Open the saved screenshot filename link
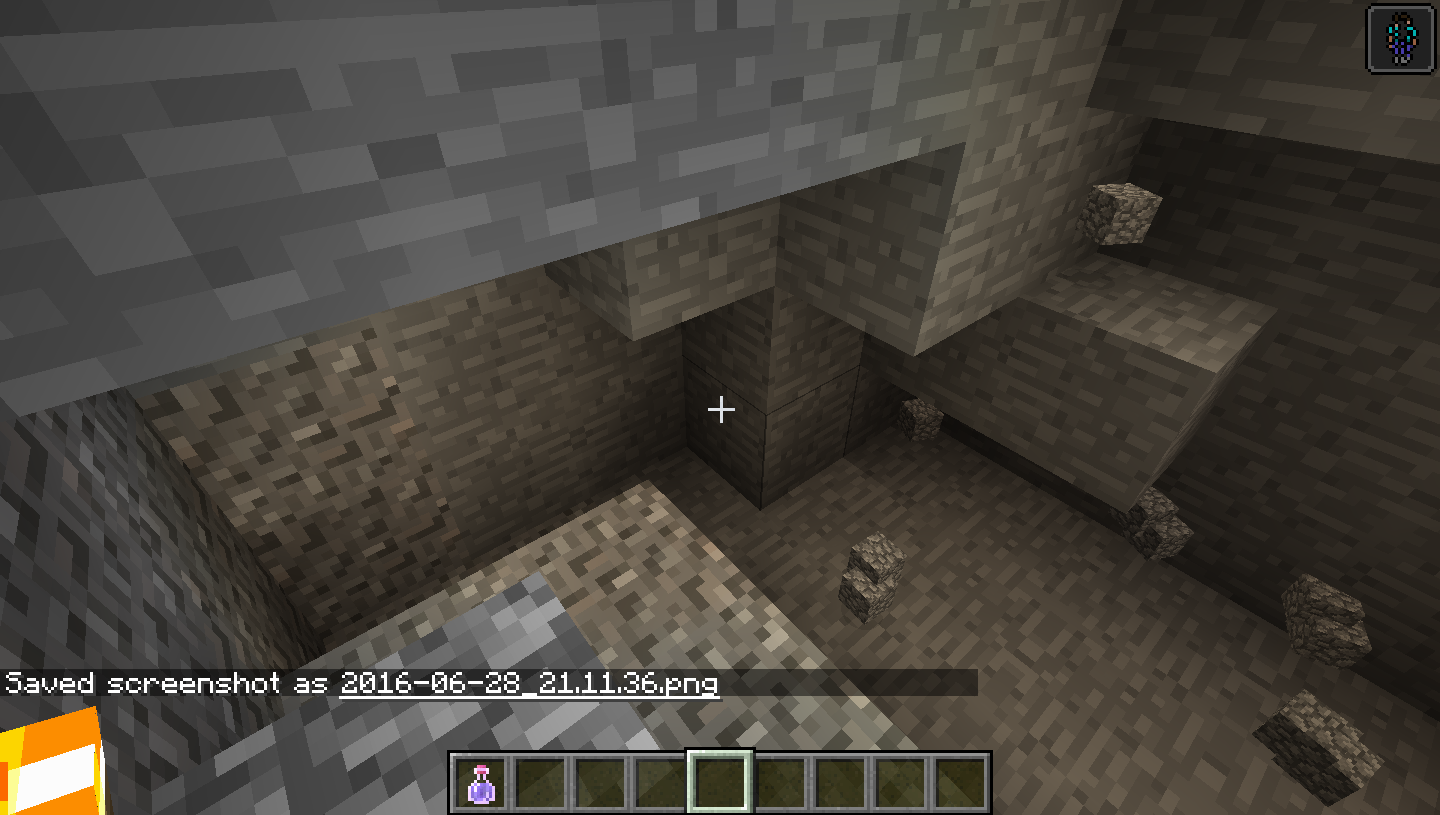The height and width of the screenshot is (815, 1440). pos(529,684)
